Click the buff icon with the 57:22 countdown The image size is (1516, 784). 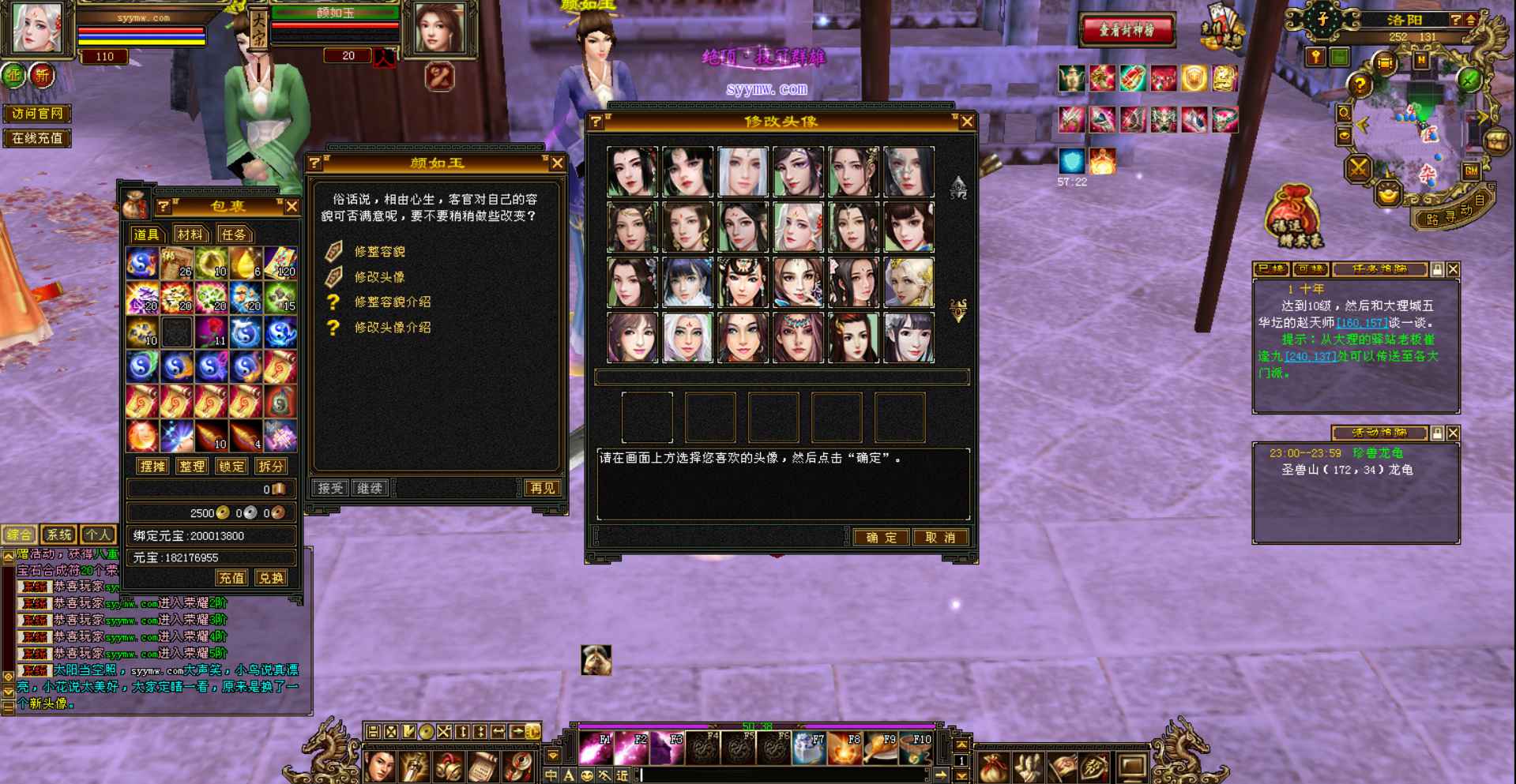coord(1070,159)
